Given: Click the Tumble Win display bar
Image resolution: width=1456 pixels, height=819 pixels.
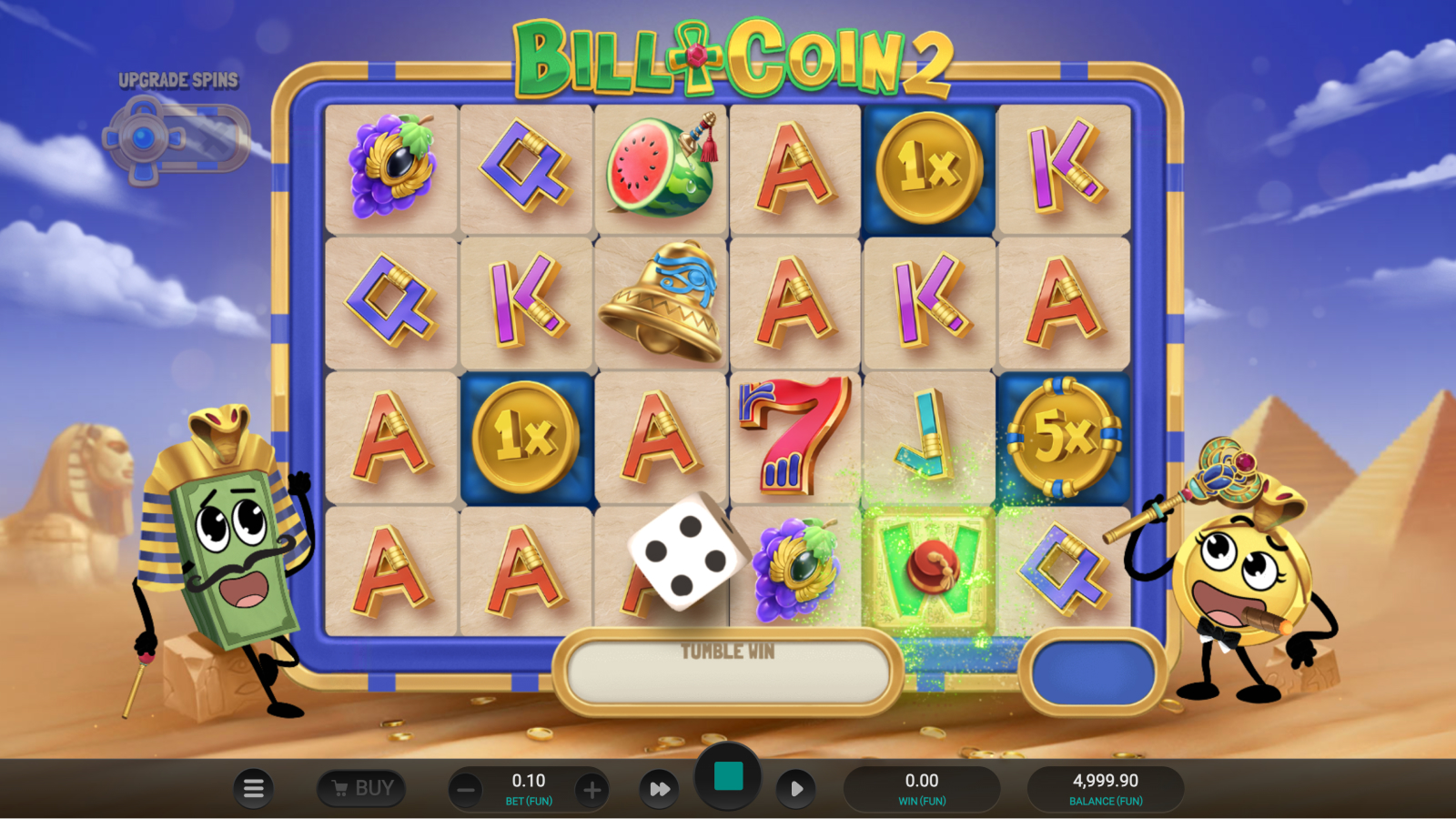Looking at the screenshot, I should coord(725,671).
